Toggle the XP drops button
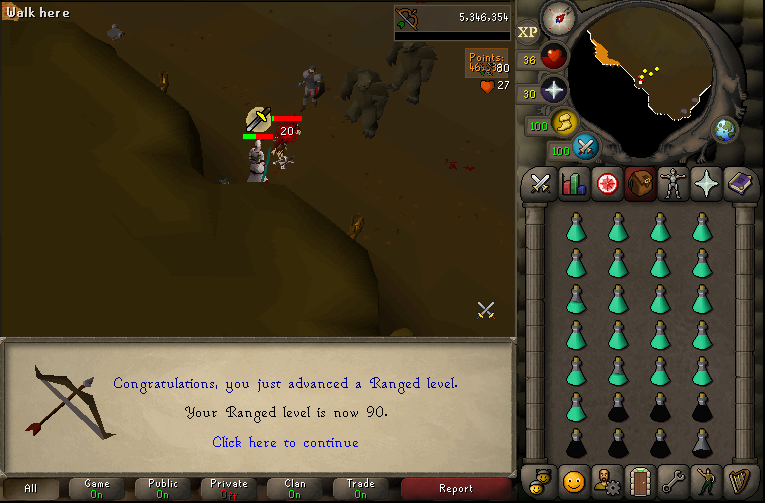Image resolution: width=765 pixels, height=503 pixels. pos(528,32)
